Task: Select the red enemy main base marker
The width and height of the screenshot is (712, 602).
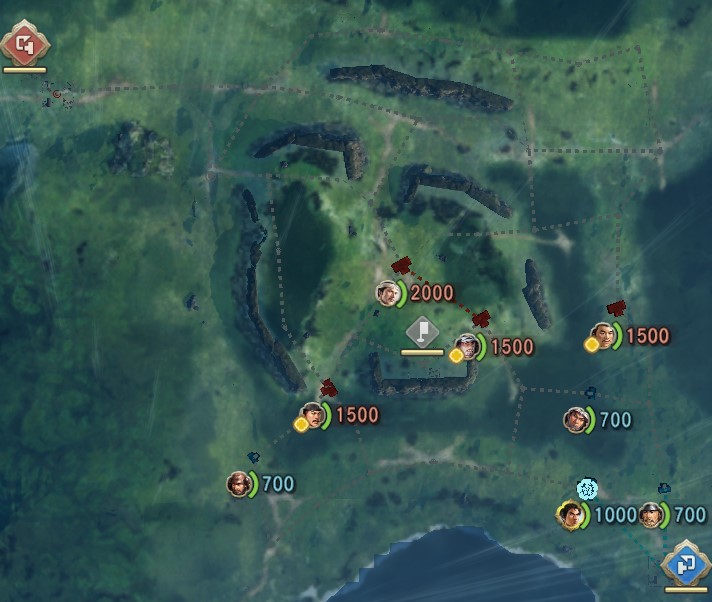Action: (x=22, y=45)
